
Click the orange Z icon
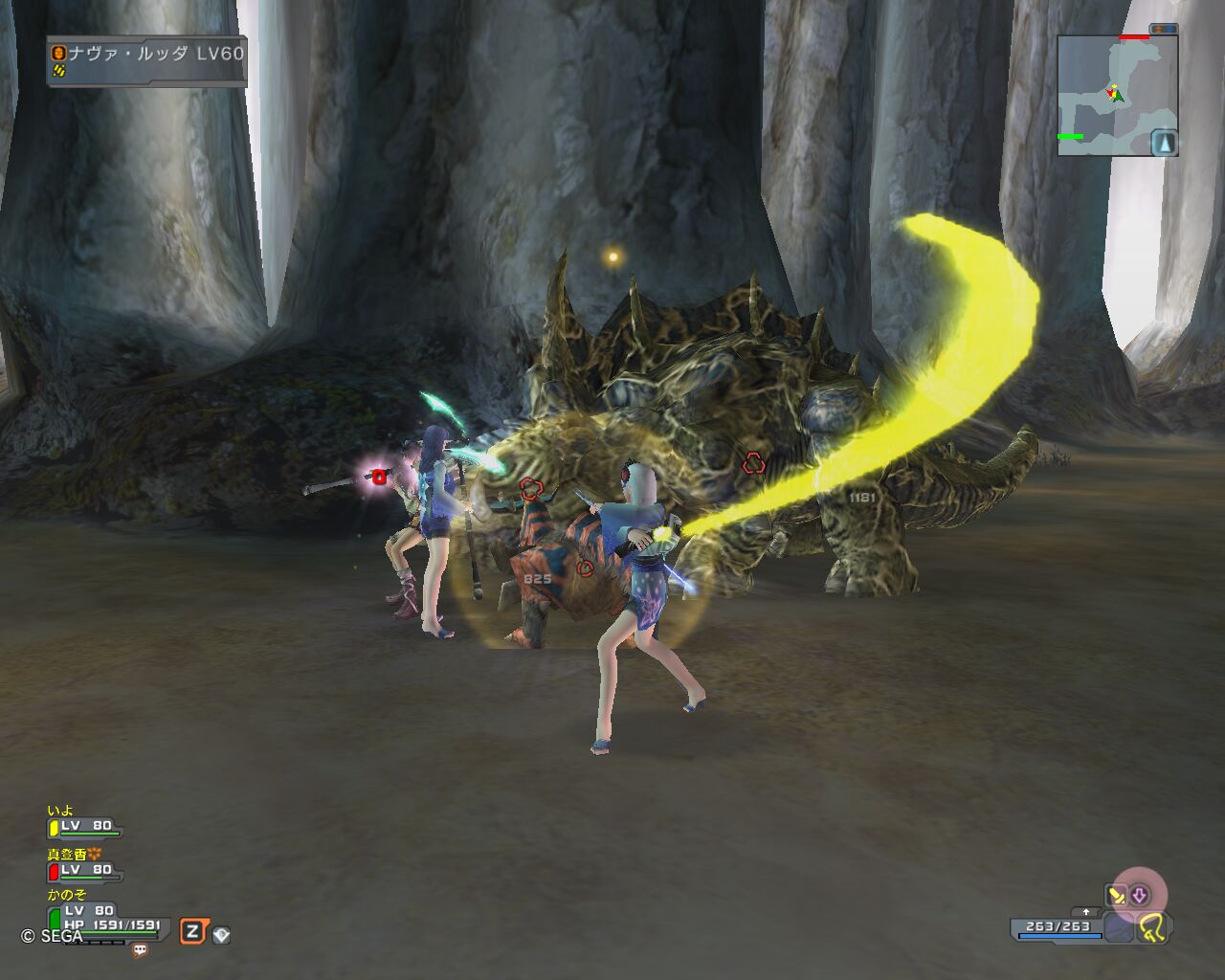tap(192, 931)
